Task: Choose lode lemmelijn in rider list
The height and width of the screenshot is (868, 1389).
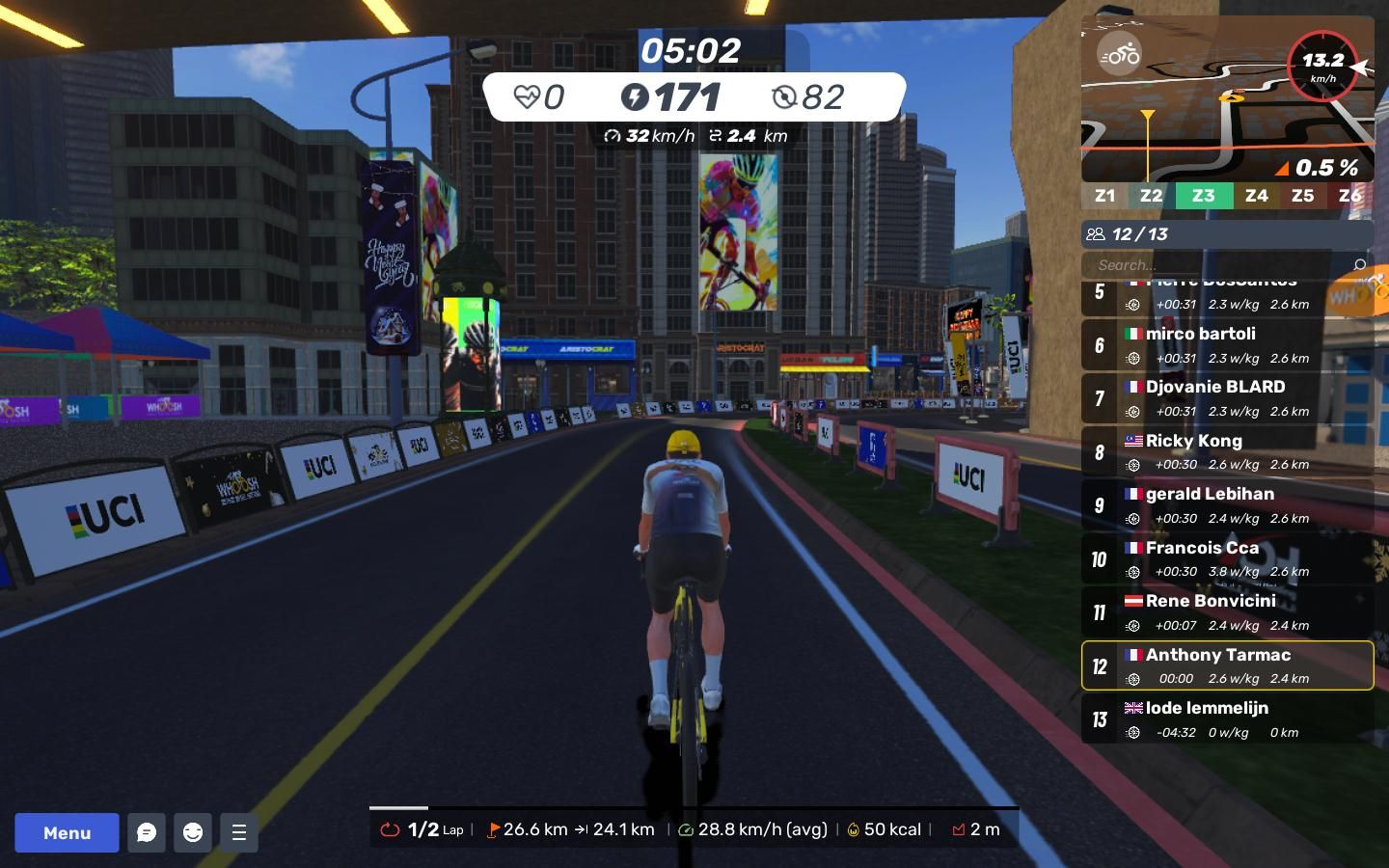Action: 1227,719
